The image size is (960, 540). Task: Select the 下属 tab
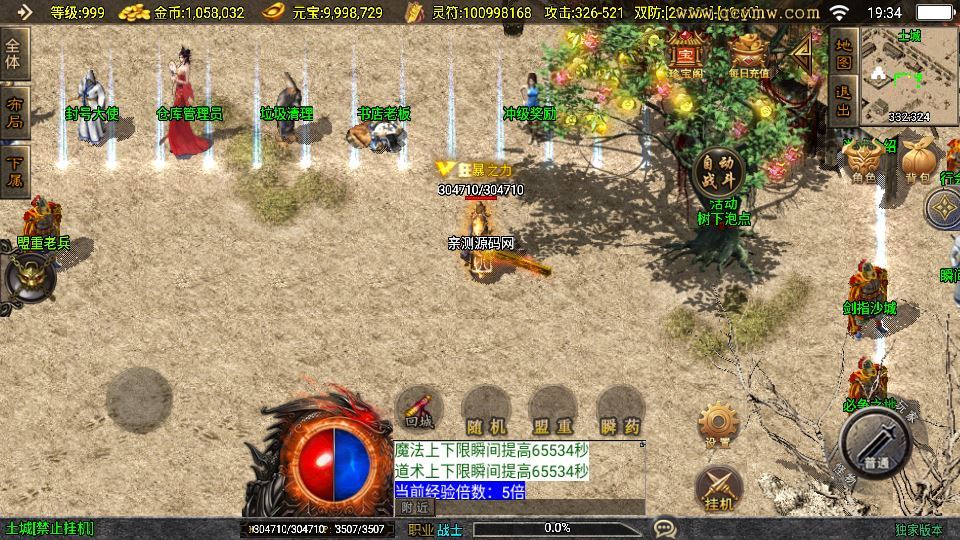click(x=14, y=170)
